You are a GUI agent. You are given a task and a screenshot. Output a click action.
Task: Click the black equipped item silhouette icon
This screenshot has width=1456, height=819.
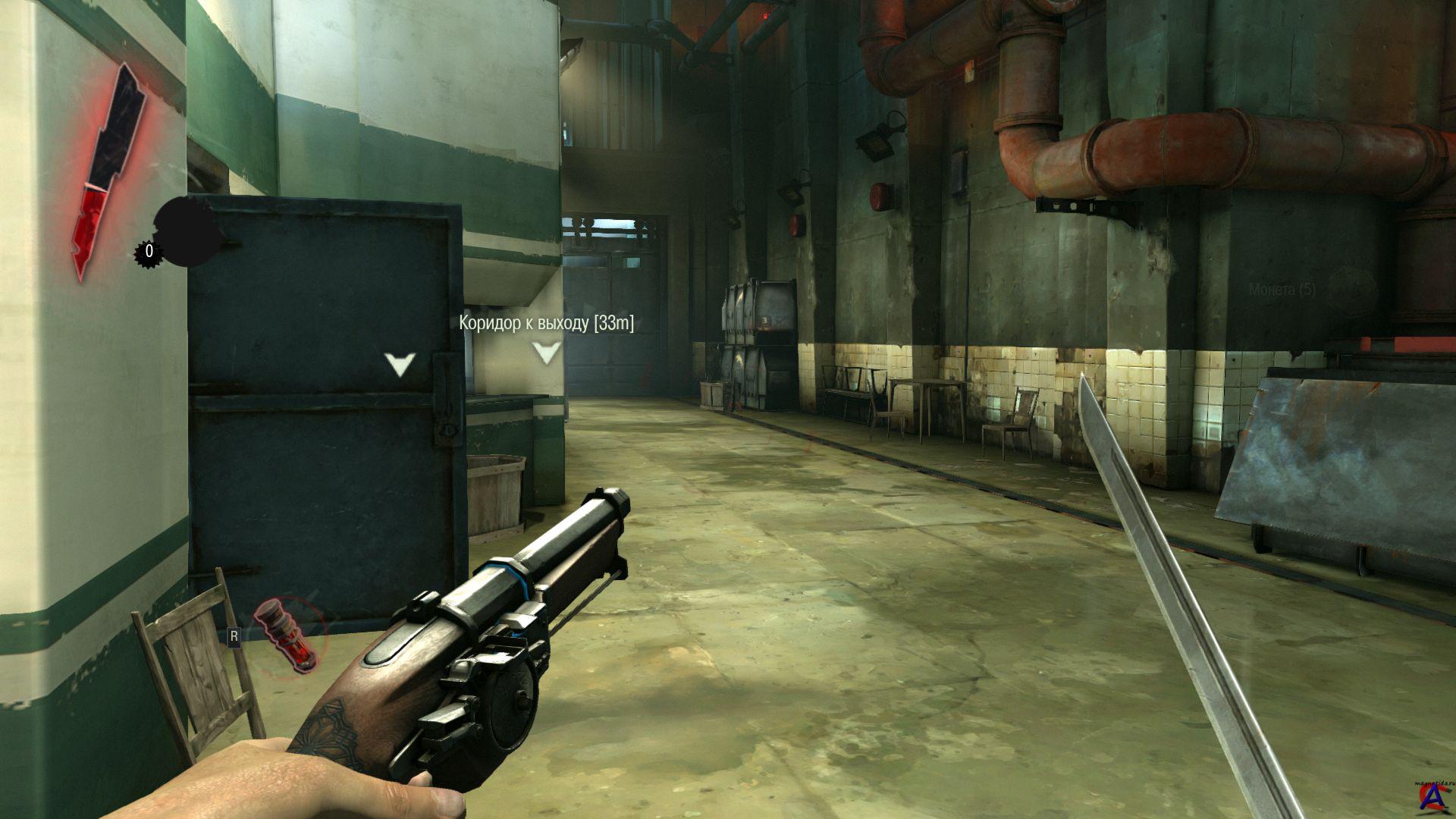187,231
